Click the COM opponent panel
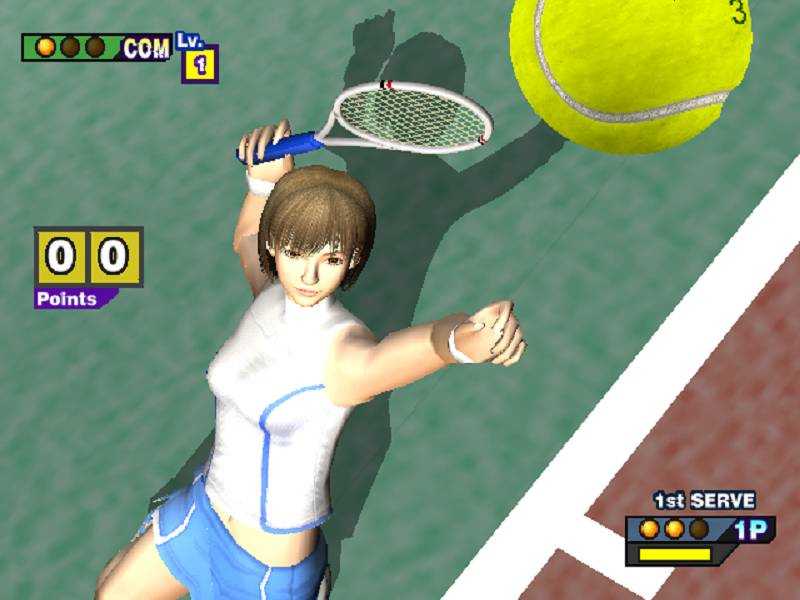The height and width of the screenshot is (600, 800). tap(96, 48)
